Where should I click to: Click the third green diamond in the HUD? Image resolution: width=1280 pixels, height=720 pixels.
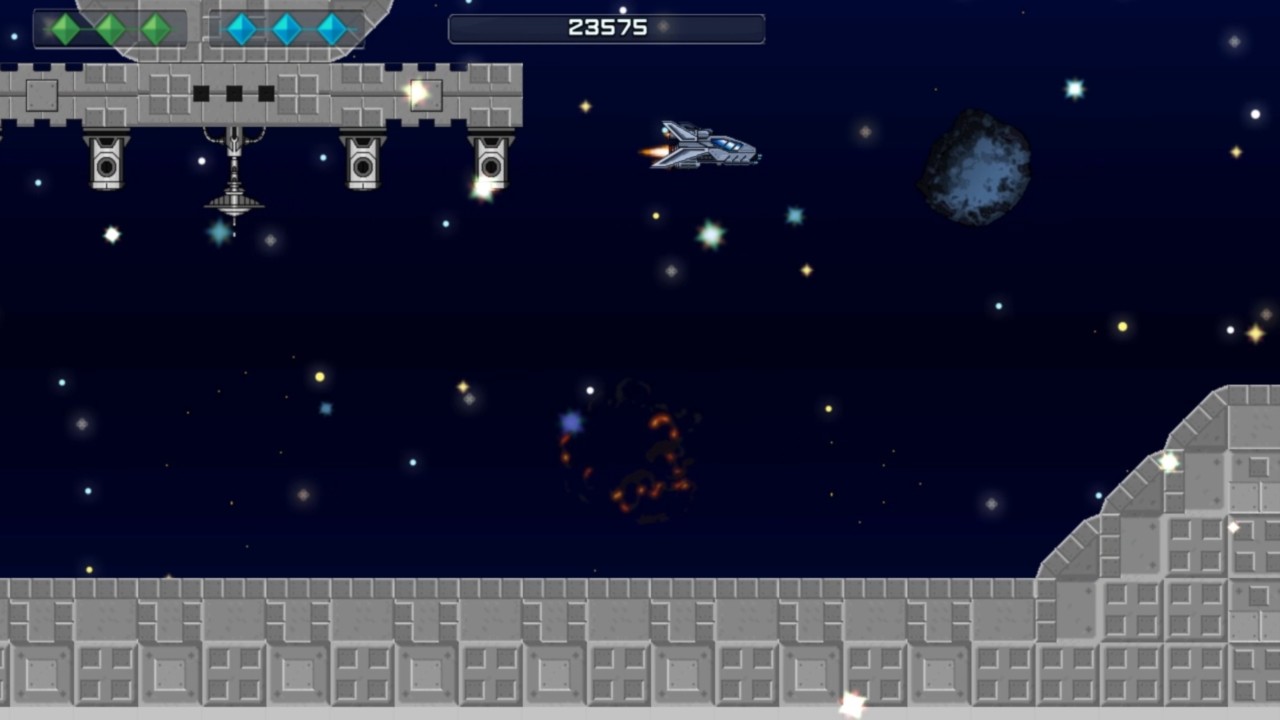click(156, 29)
